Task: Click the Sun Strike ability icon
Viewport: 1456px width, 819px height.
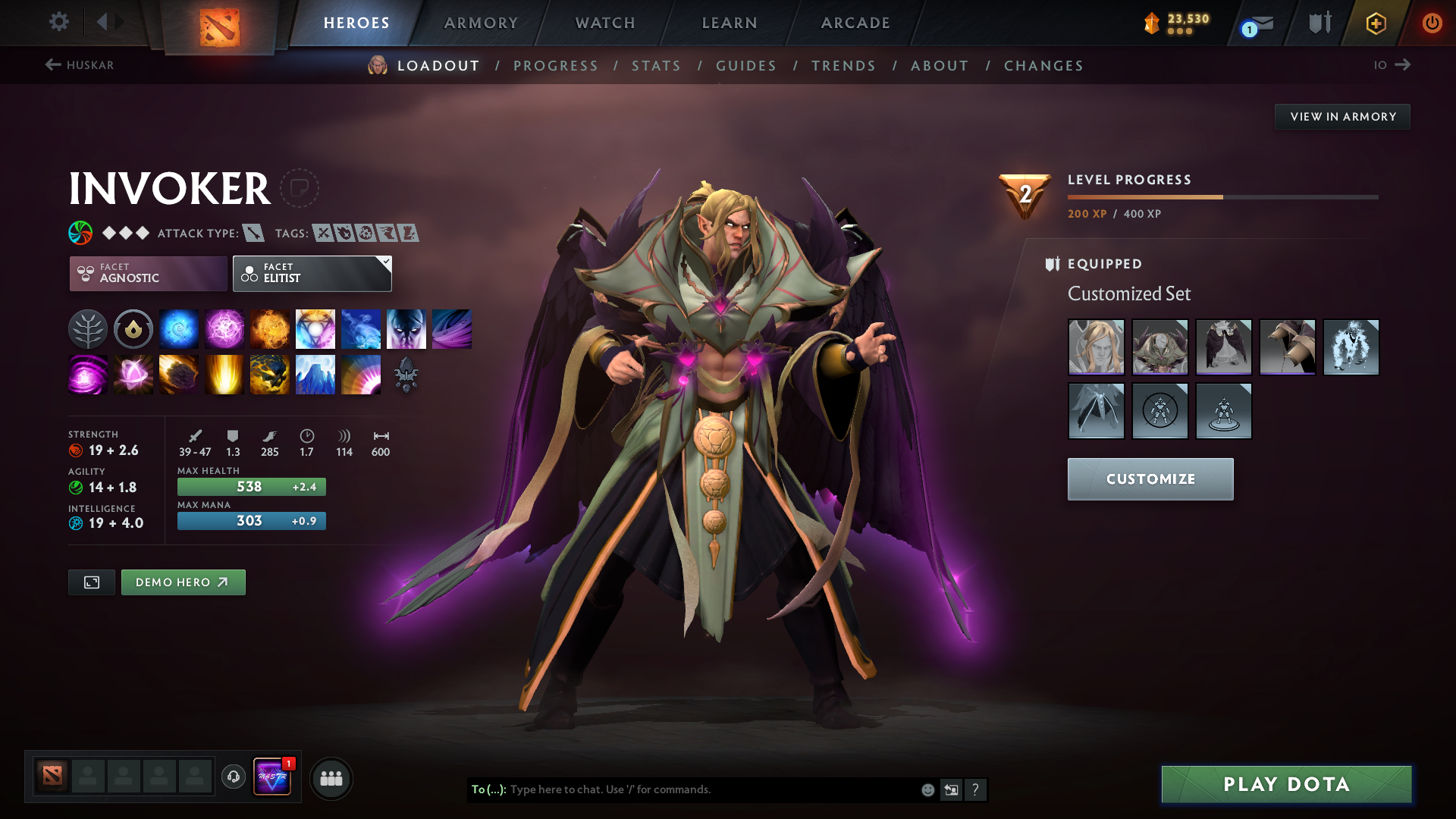Action: (x=224, y=374)
